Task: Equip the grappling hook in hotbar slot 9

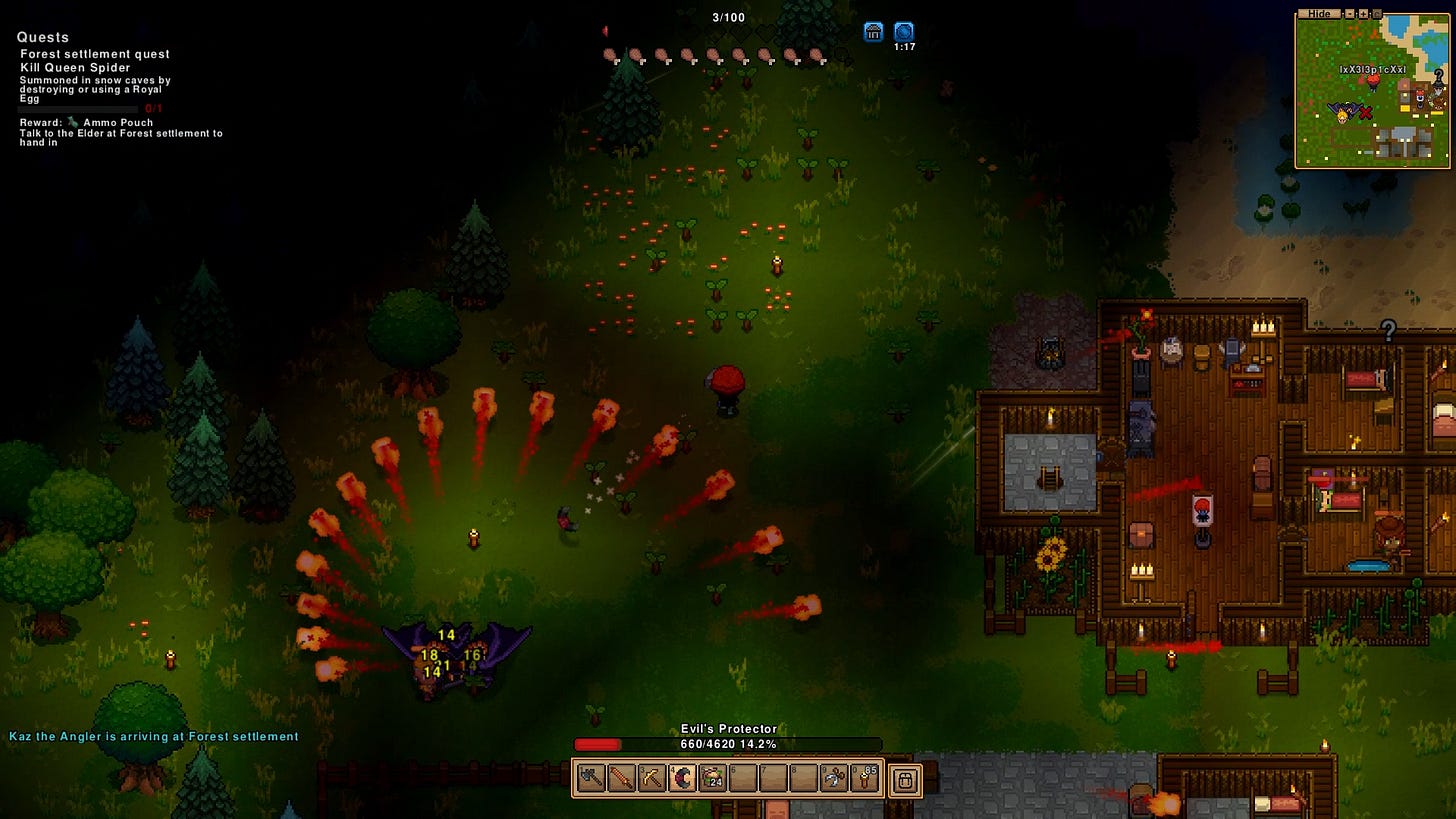Action: (x=836, y=777)
